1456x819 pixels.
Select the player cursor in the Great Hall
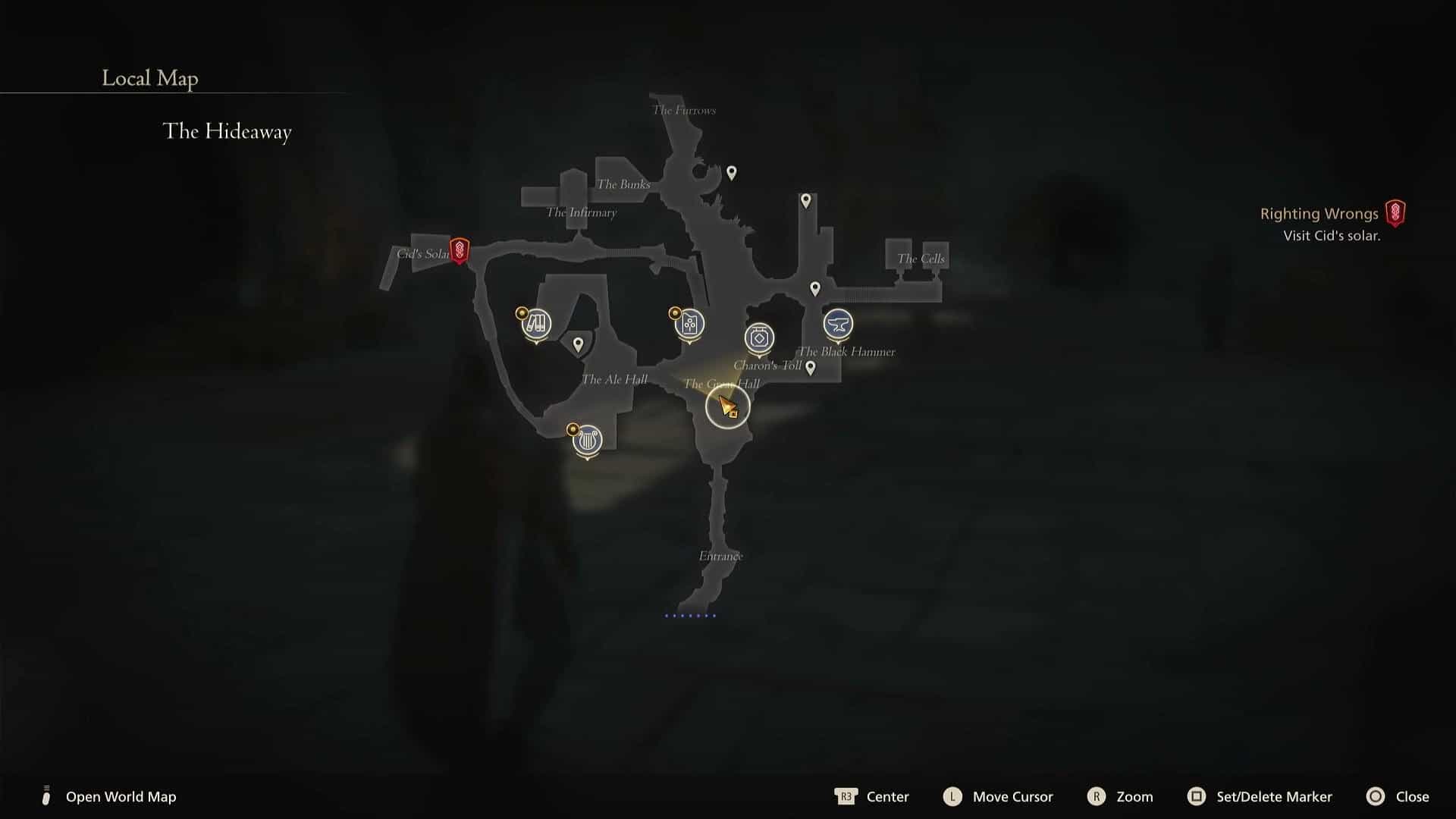(x=726, y=407)
